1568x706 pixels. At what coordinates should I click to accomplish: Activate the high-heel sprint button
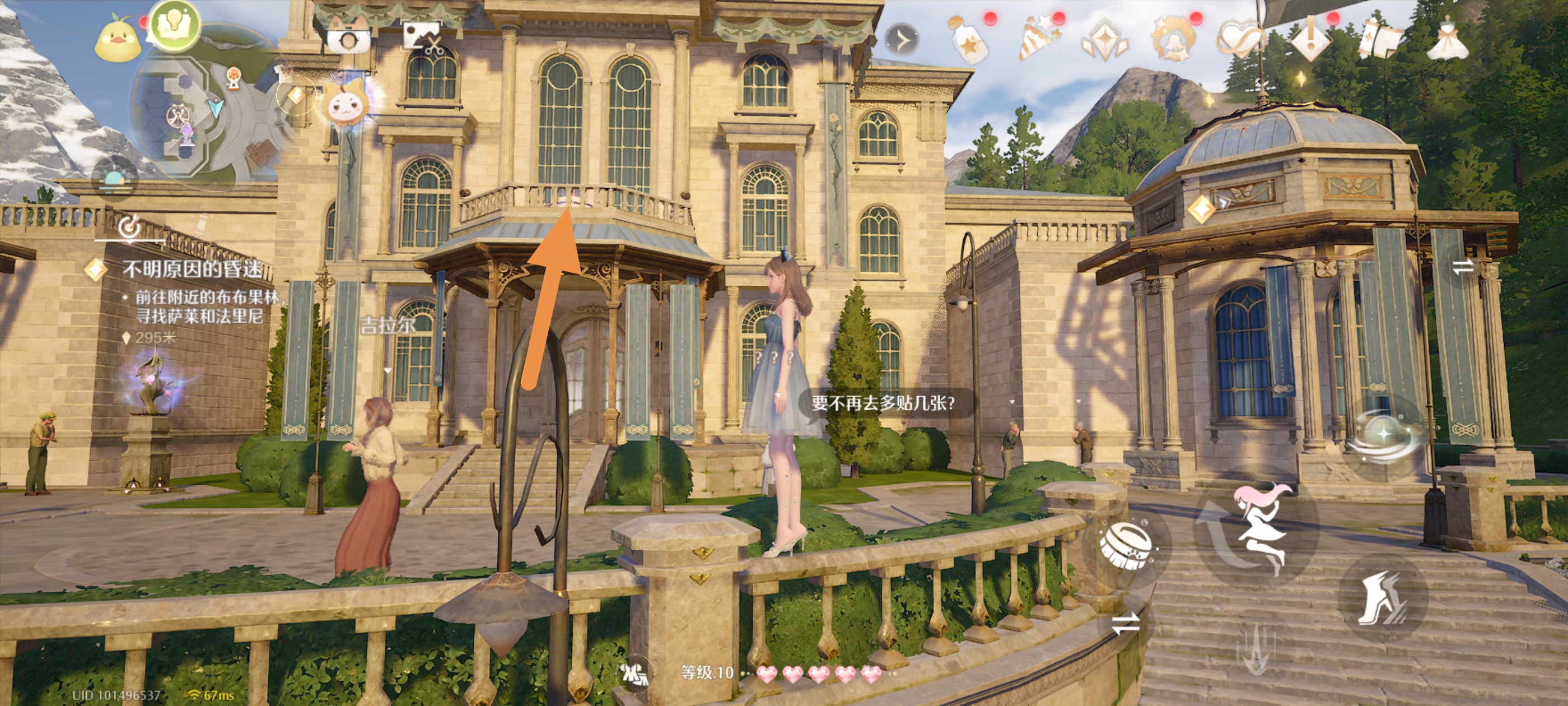pyautogui.click(x=1382, y=598)
